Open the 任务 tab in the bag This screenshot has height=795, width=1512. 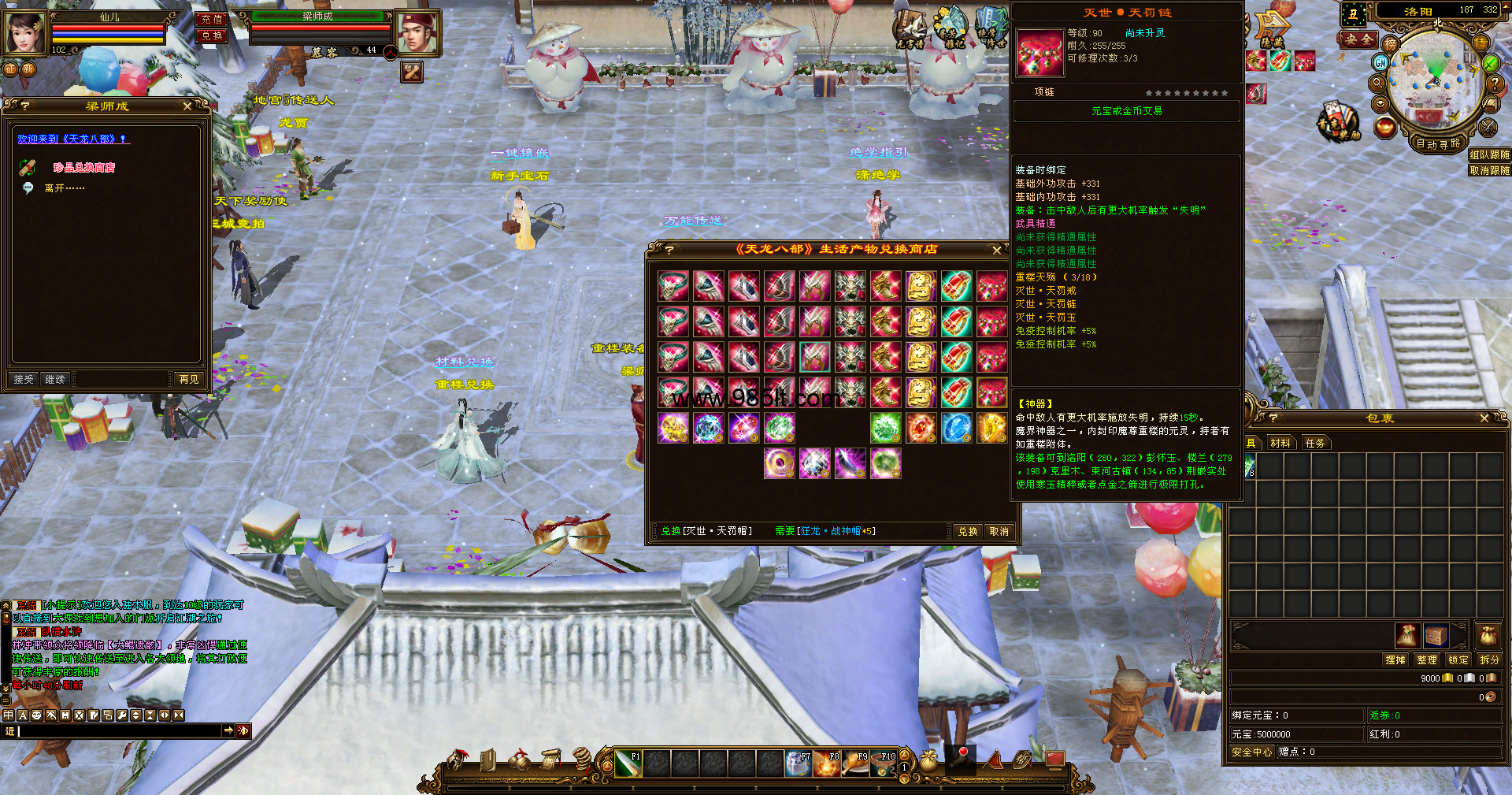coord(1315,444)
